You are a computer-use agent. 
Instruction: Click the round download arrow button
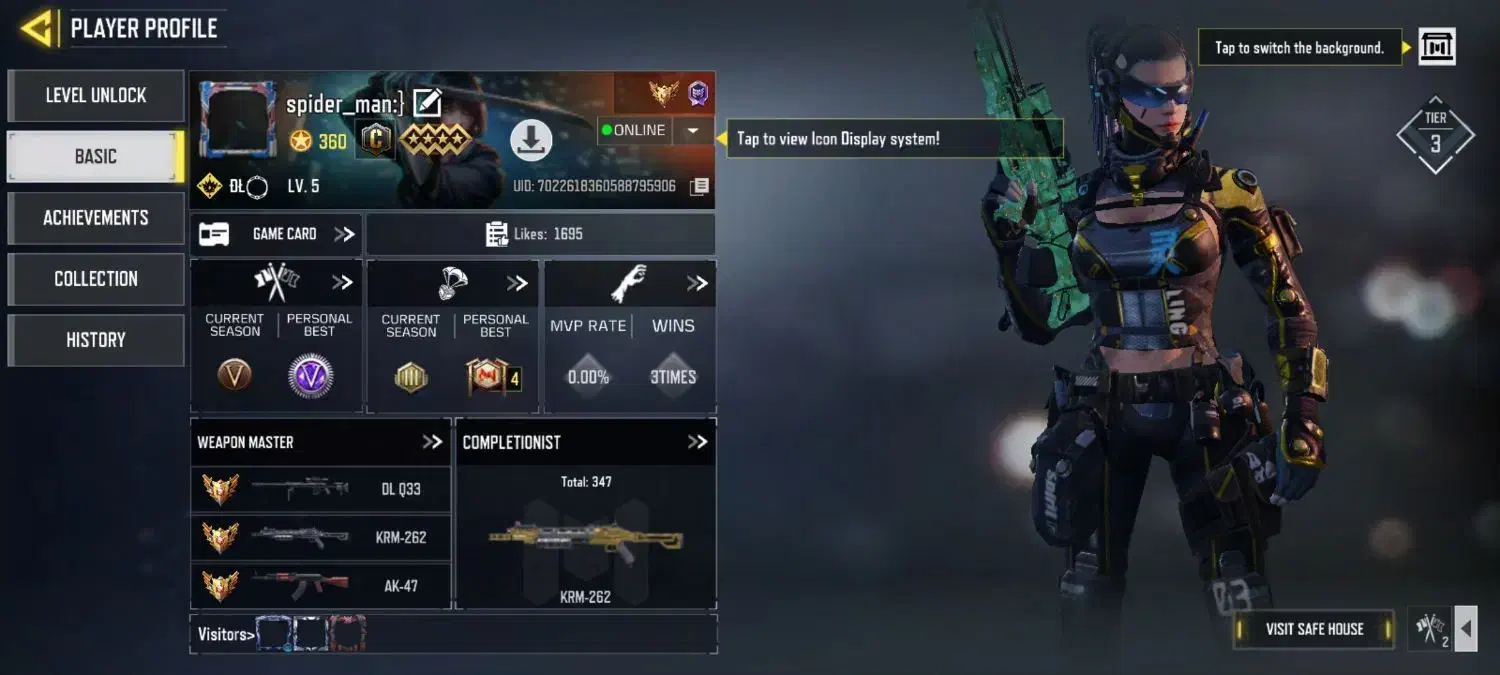click(x=531, y=141)
